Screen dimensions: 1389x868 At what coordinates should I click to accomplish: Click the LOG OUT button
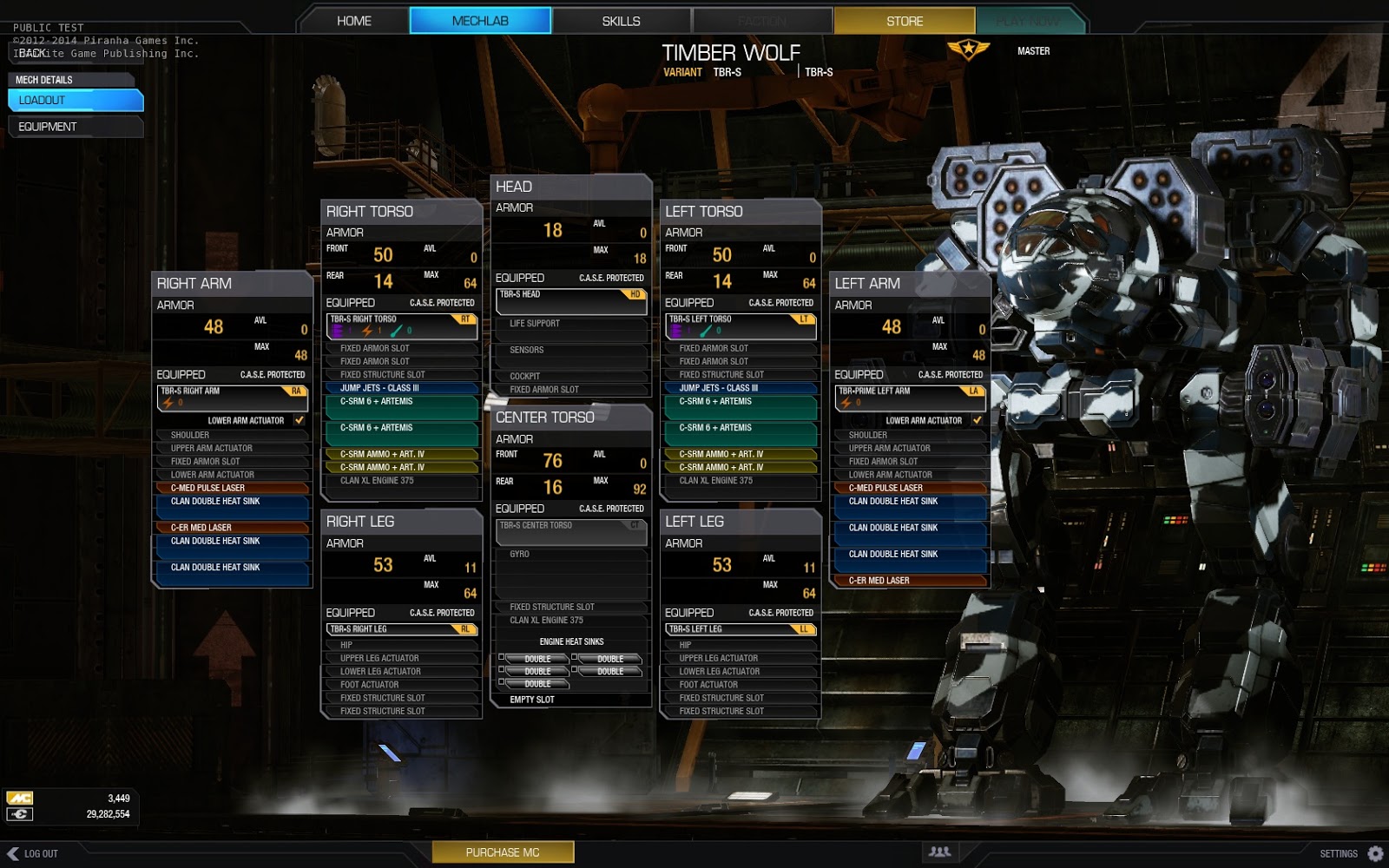pos(35,852)
